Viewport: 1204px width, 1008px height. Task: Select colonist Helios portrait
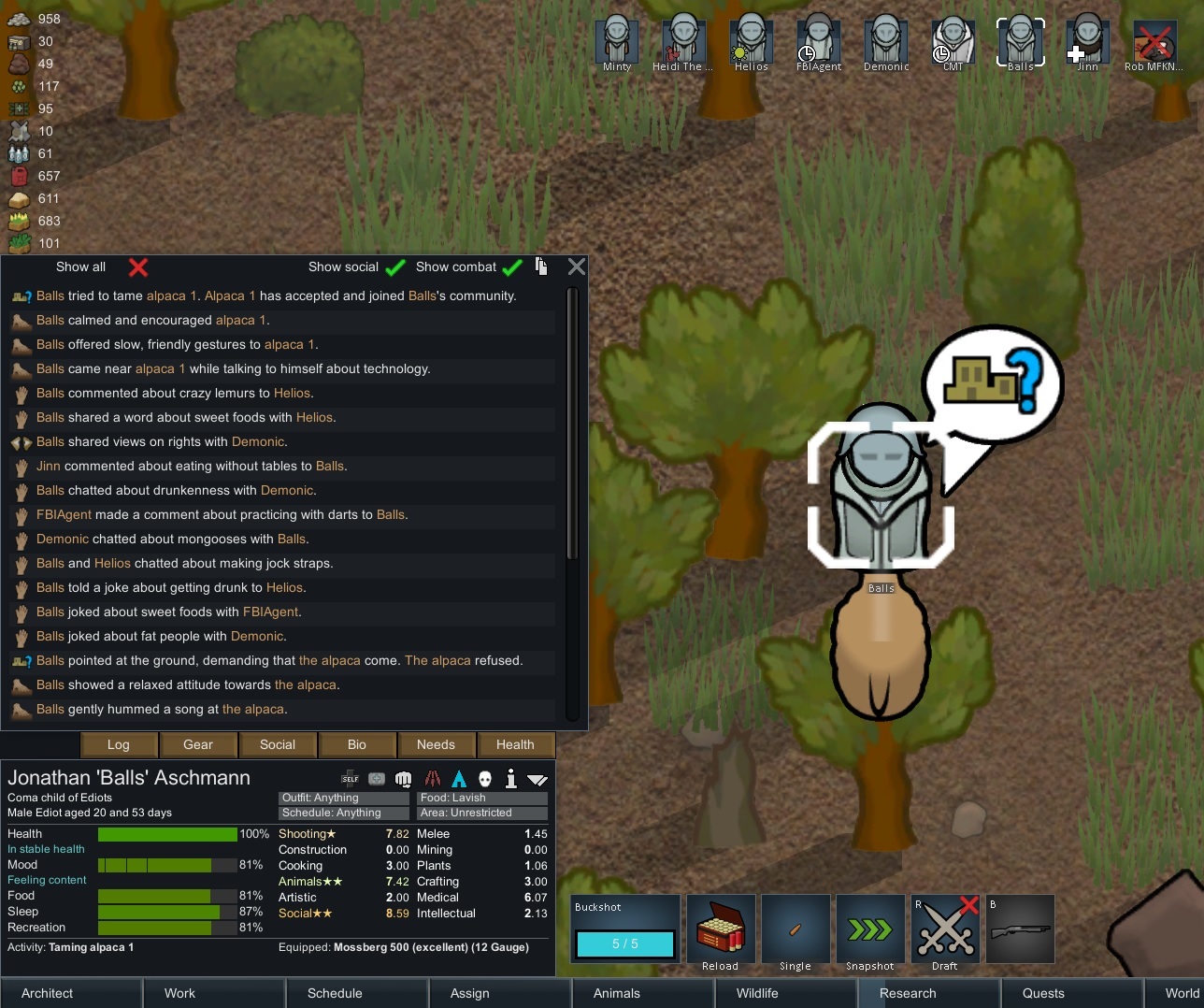[x=751, y=41]
